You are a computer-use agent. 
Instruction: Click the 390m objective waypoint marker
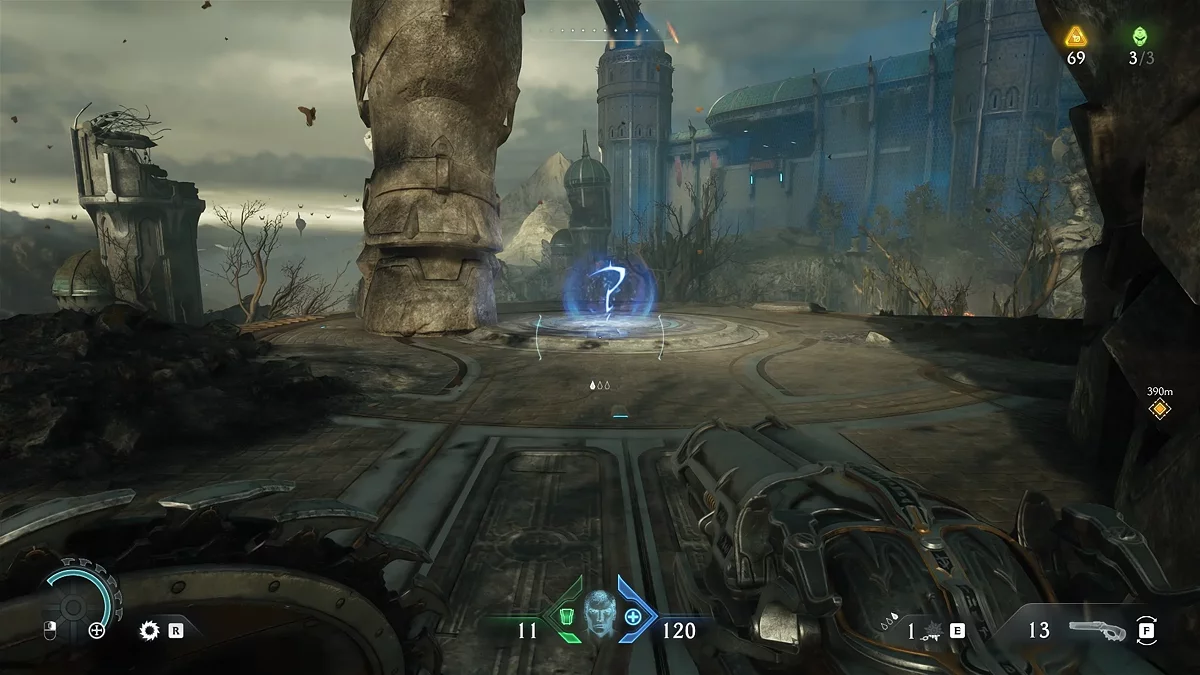pos(1159,408)
